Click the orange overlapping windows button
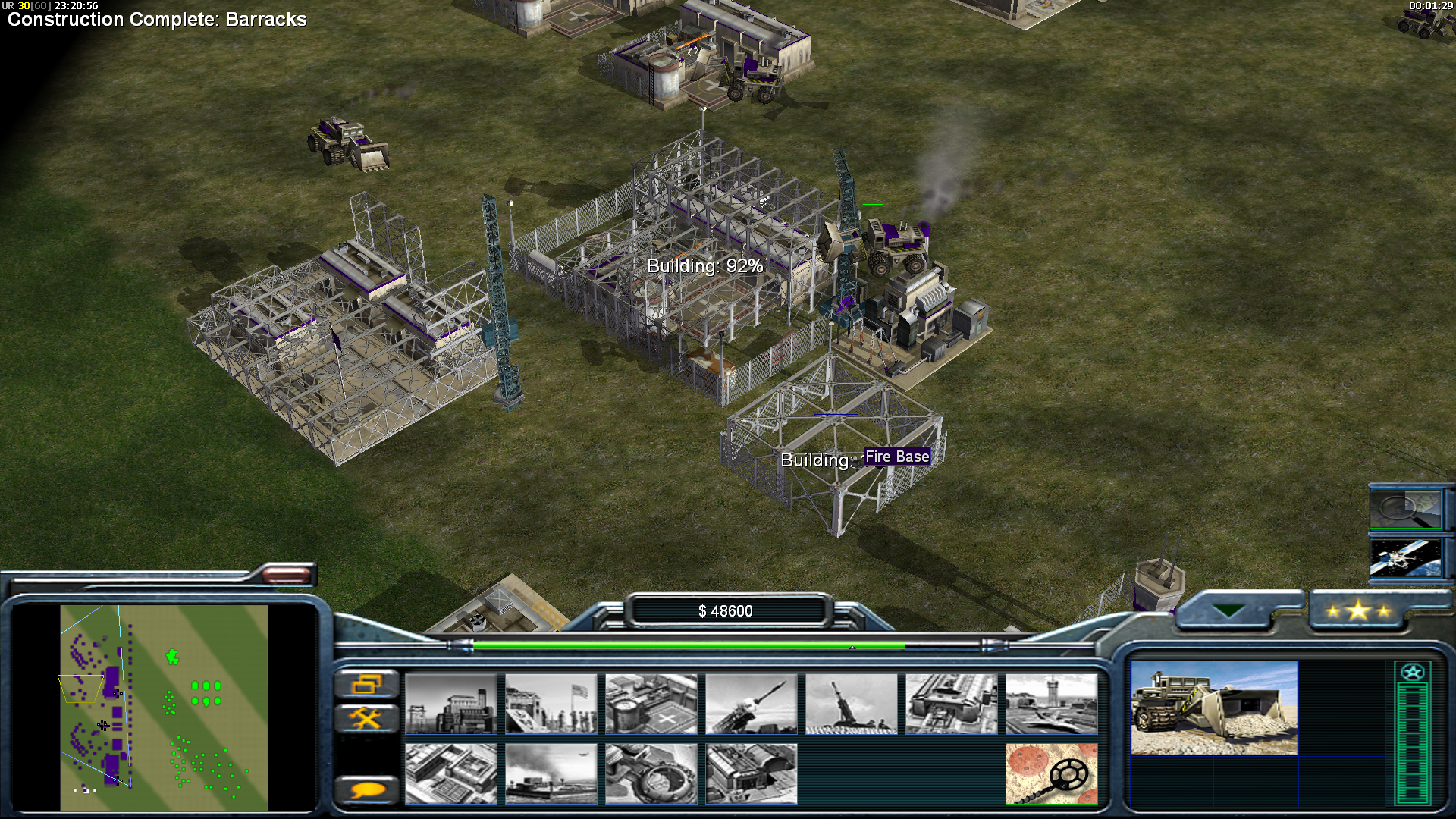The image size is (1456, 819). [x=366, y=685]
